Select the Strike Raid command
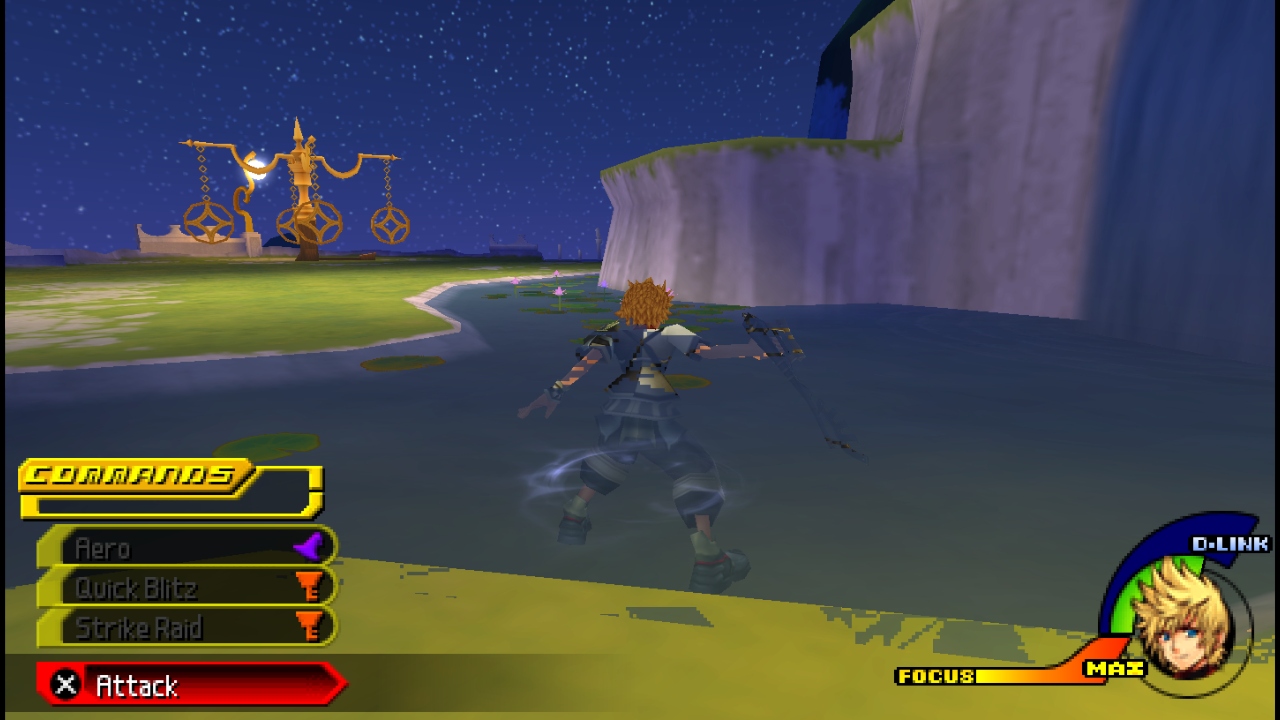This screenshot has width=1280, height=720. click(186, 628)
